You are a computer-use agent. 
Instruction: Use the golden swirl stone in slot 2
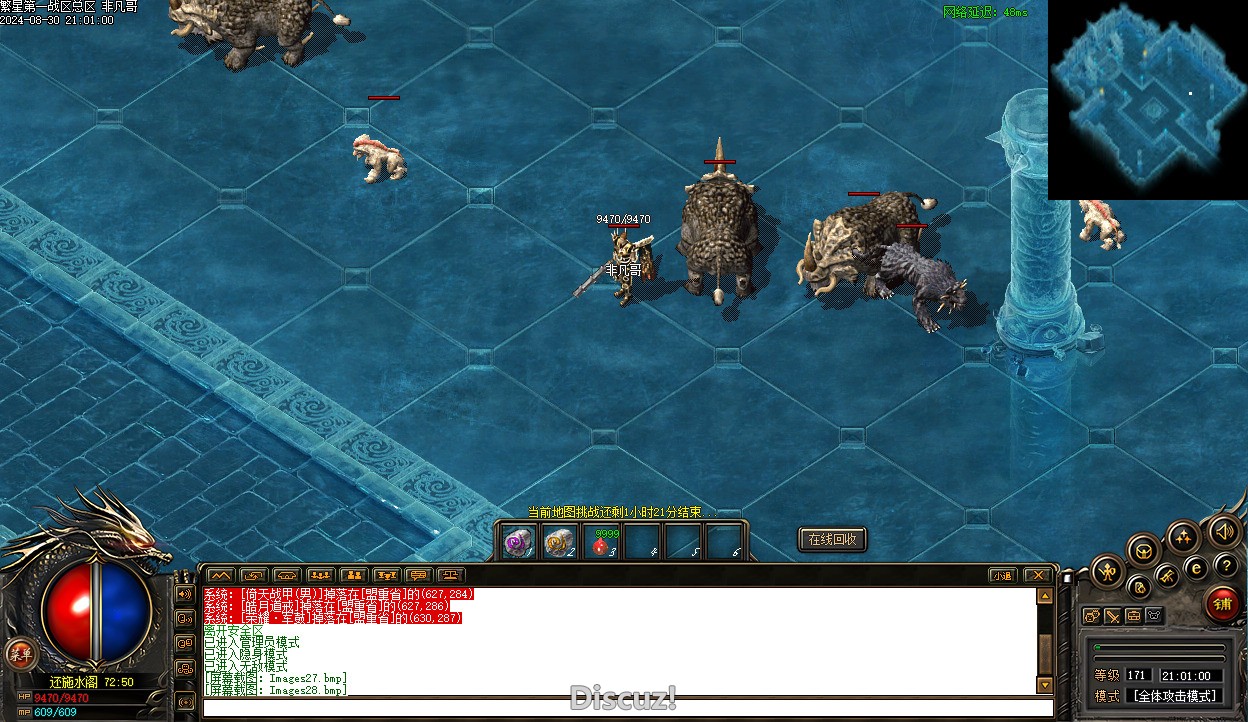(x=558, y=542)
